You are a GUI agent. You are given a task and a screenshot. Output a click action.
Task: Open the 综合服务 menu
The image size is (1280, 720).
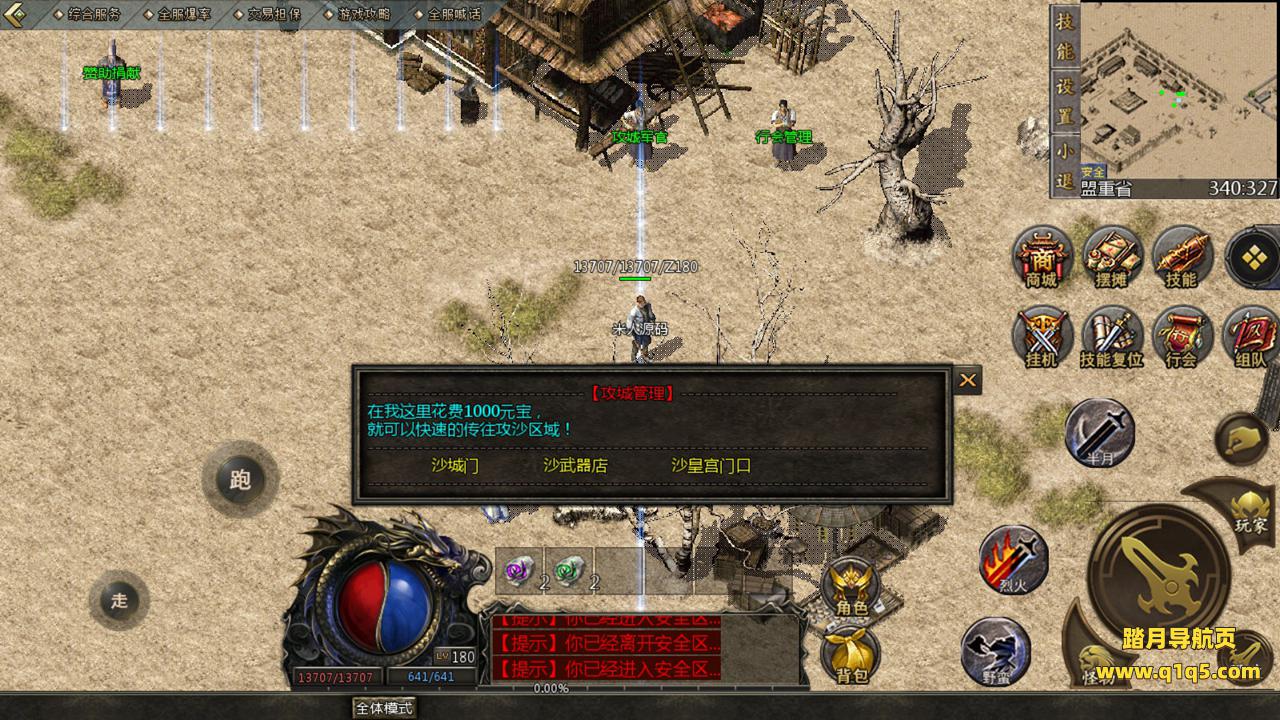[x=93, y=14]
